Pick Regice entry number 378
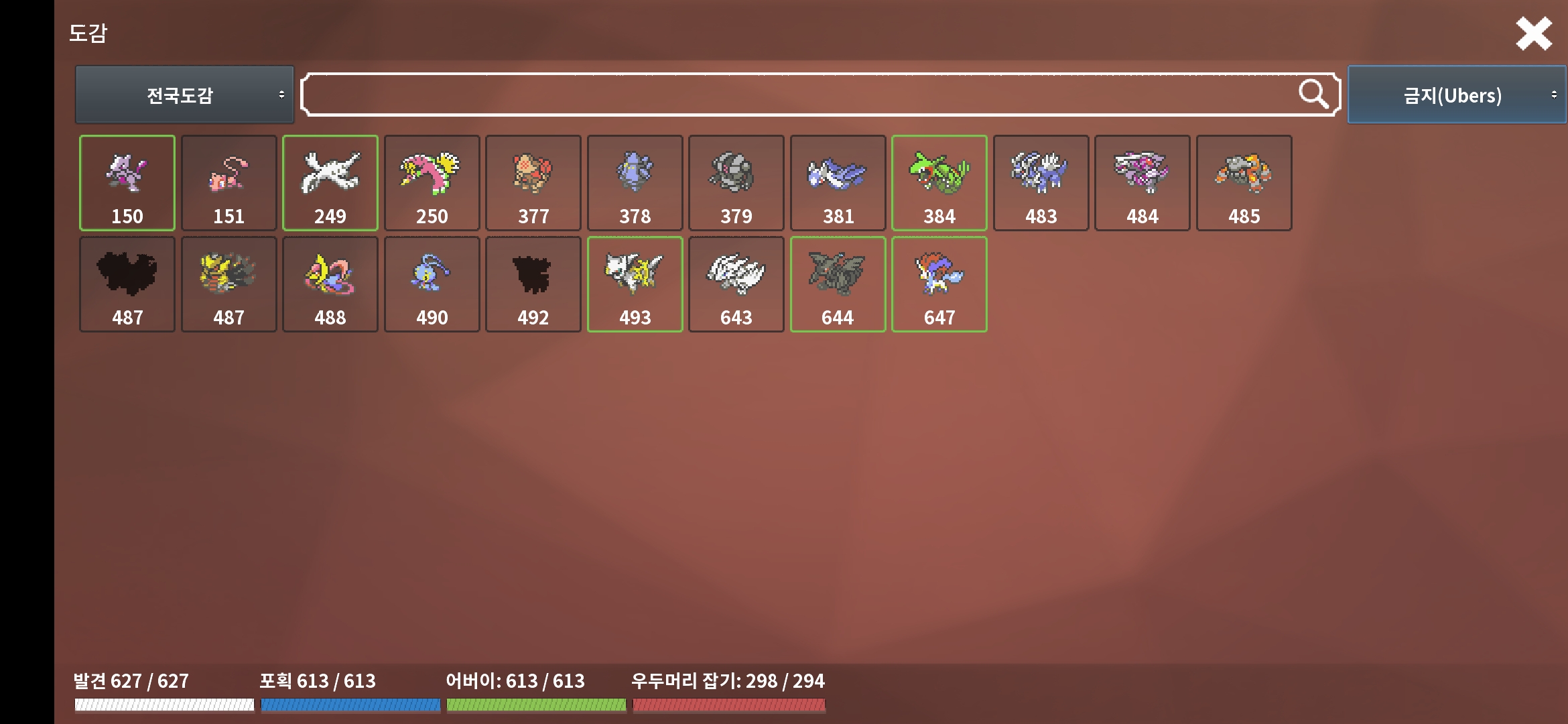This screenshot has height=724, width=1568. tap(635, 183)
